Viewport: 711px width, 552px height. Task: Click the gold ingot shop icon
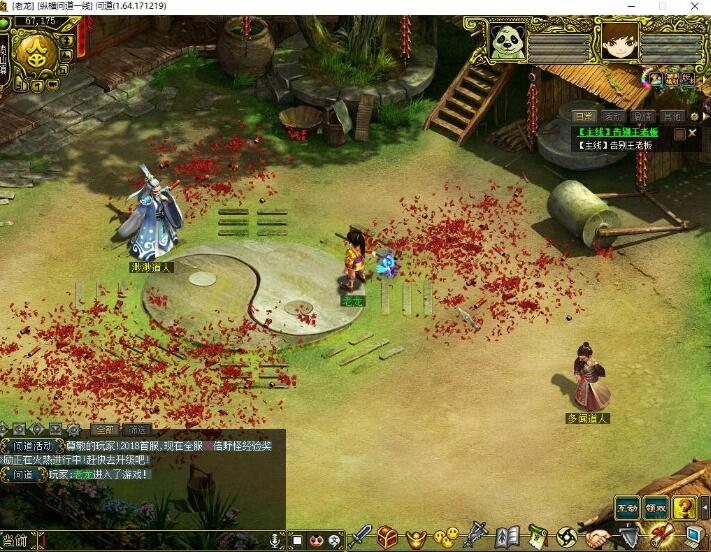point(416,538)
